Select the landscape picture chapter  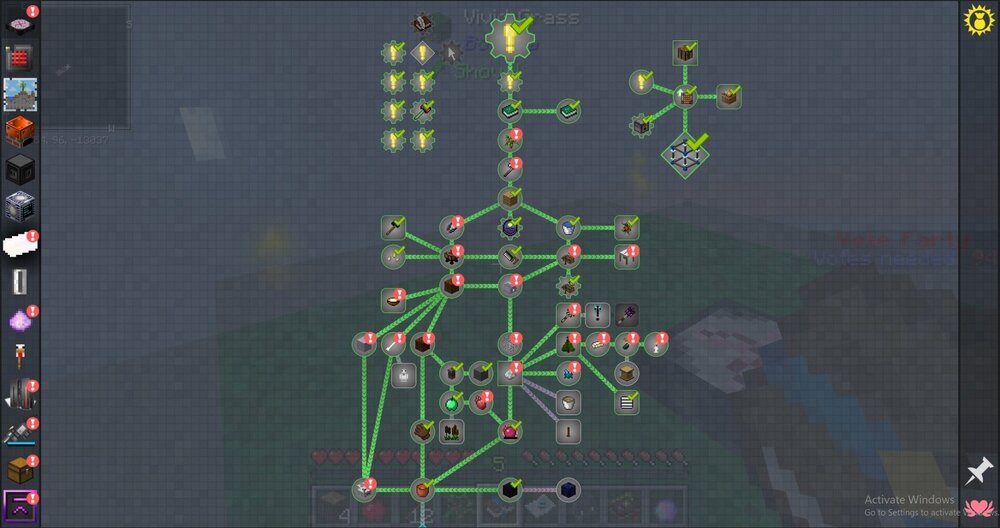point(20,95)
